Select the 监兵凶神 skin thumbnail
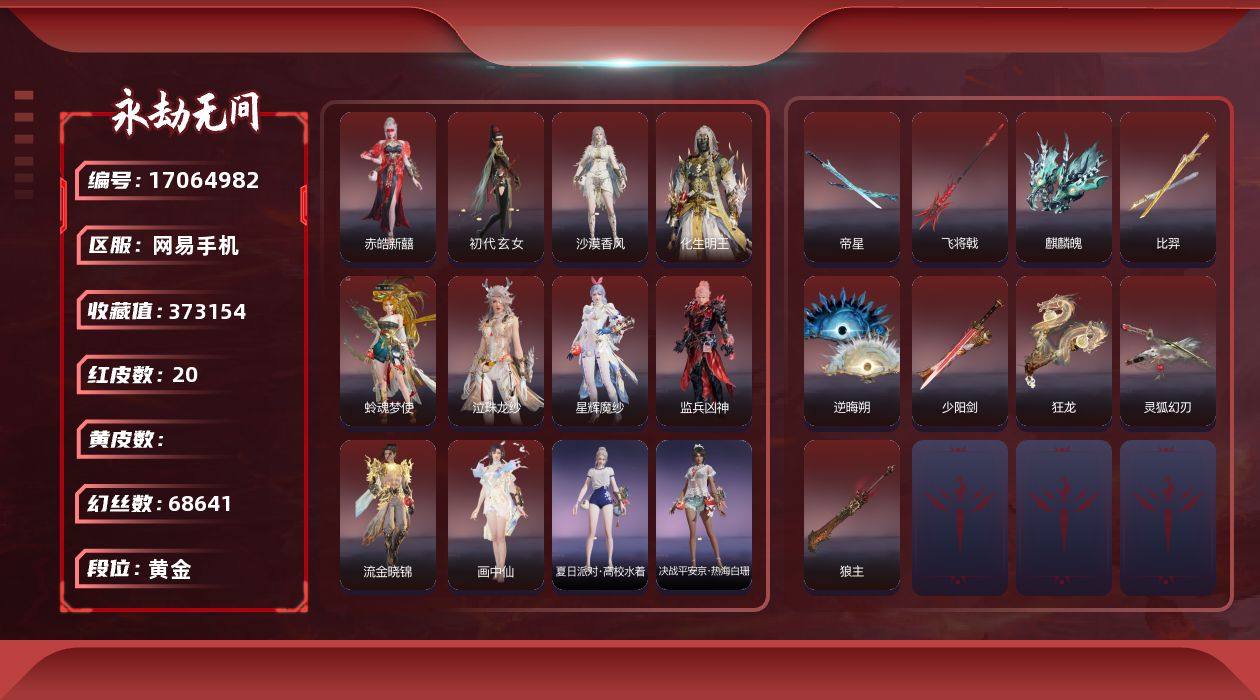Screen dimensions: 1260x700 [704, 351]
